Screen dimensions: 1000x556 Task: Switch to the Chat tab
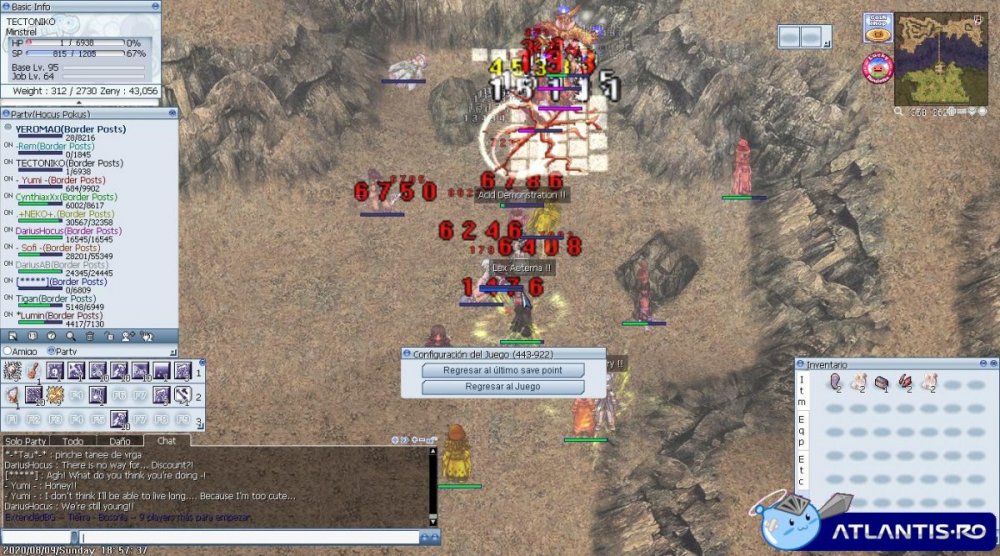(x=166, y=441)
